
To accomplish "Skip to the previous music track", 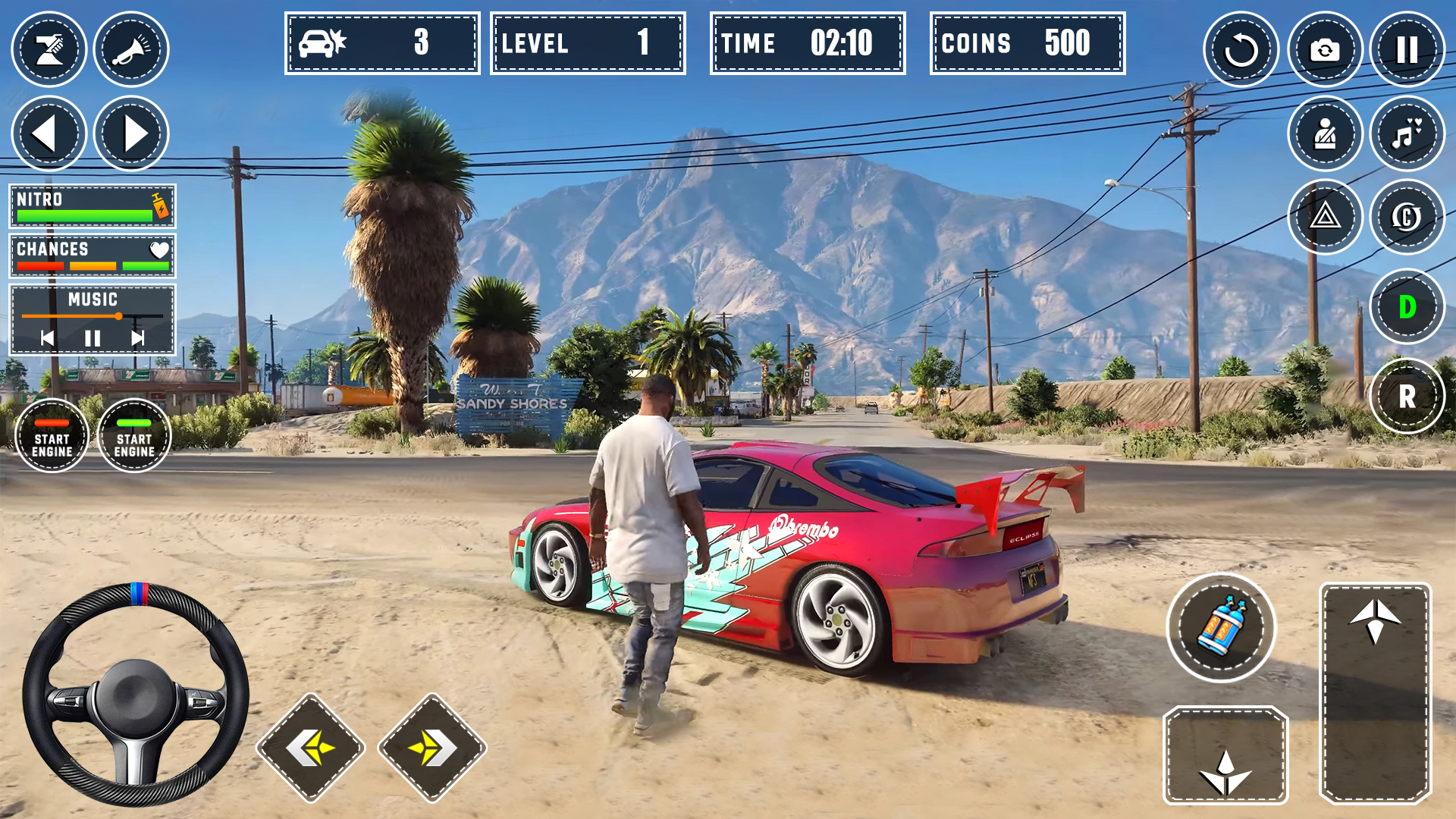I will tap(47, 338).
